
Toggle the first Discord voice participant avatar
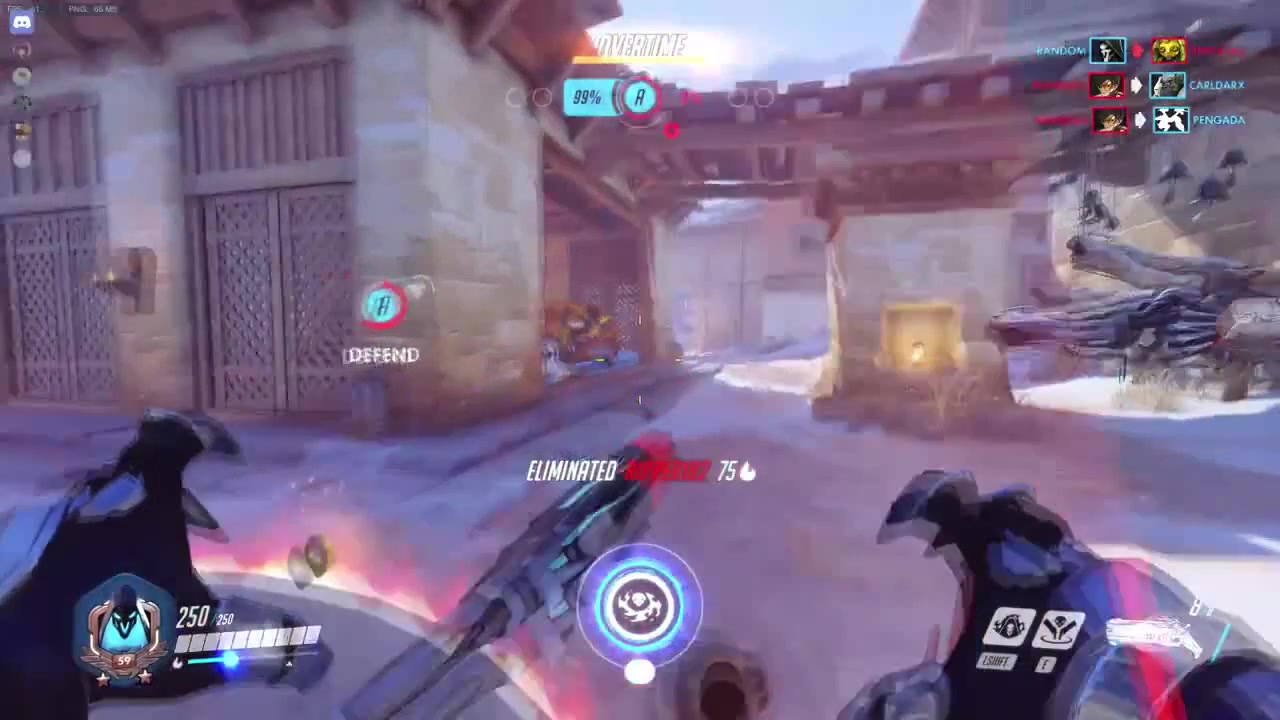pyautogui.click(x=20, y=50)
